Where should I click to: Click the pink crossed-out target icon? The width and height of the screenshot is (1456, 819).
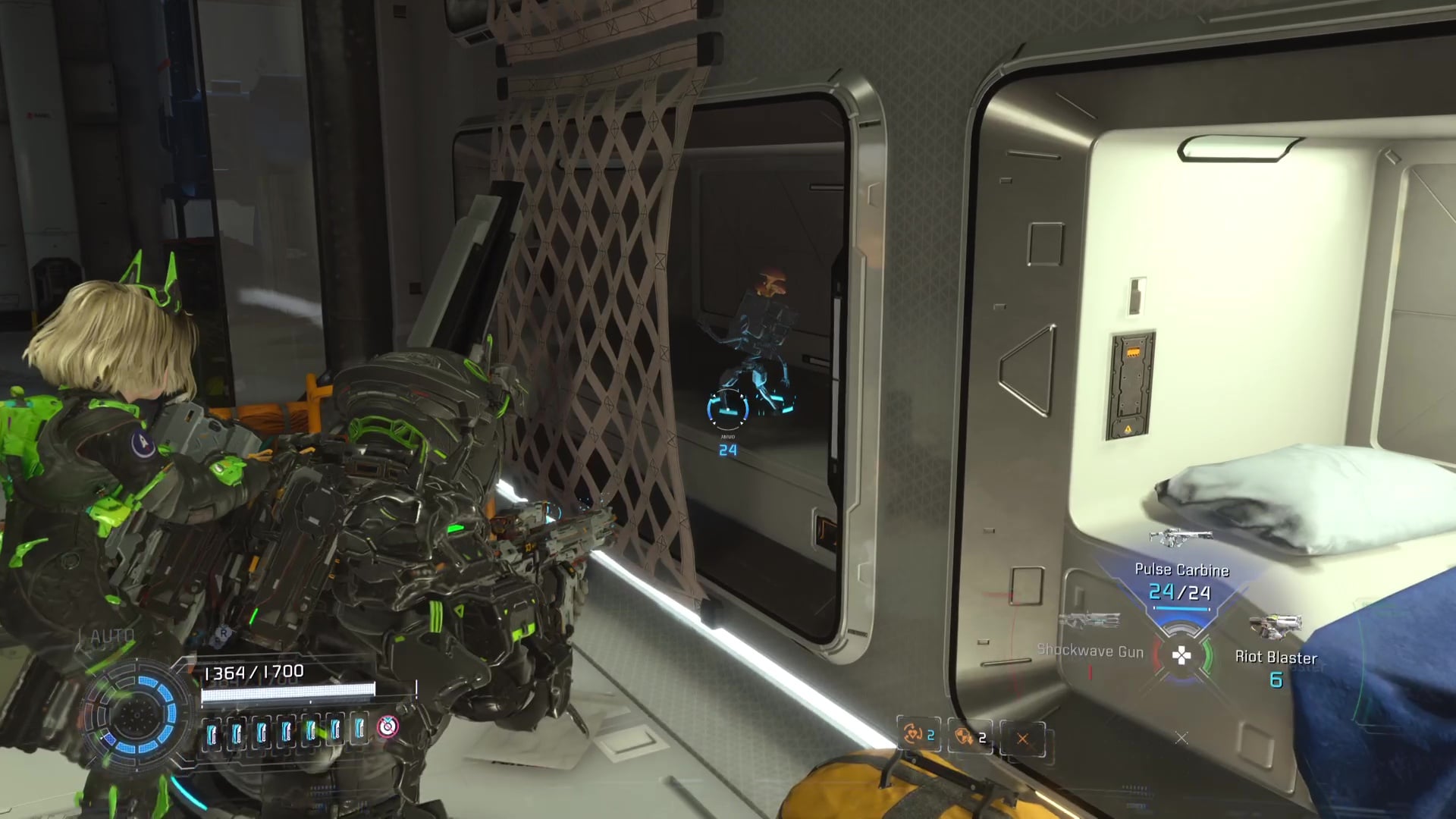388,726
